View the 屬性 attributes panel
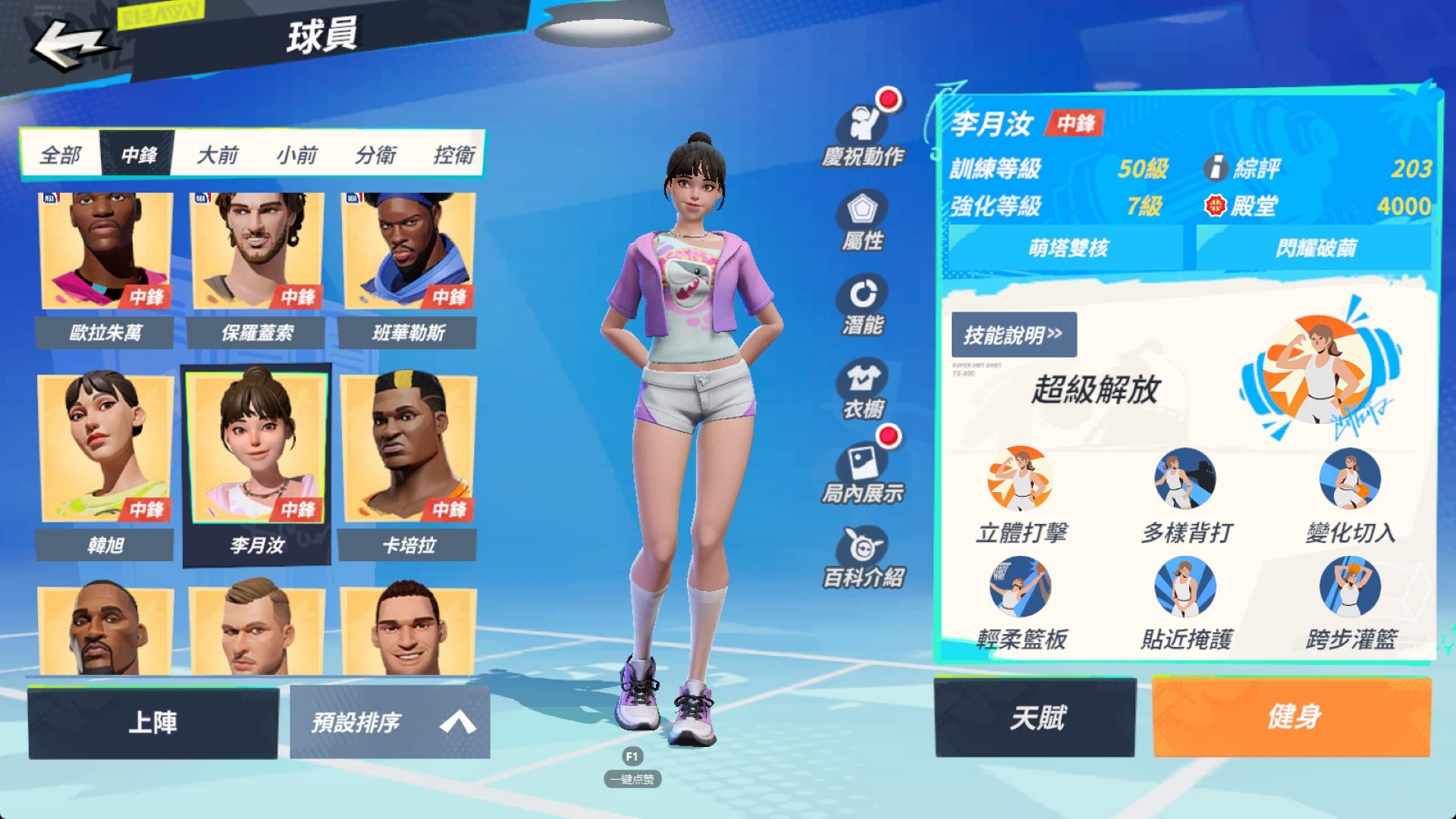This screenshot has width=1456, height=819. (x=861, y=220)
